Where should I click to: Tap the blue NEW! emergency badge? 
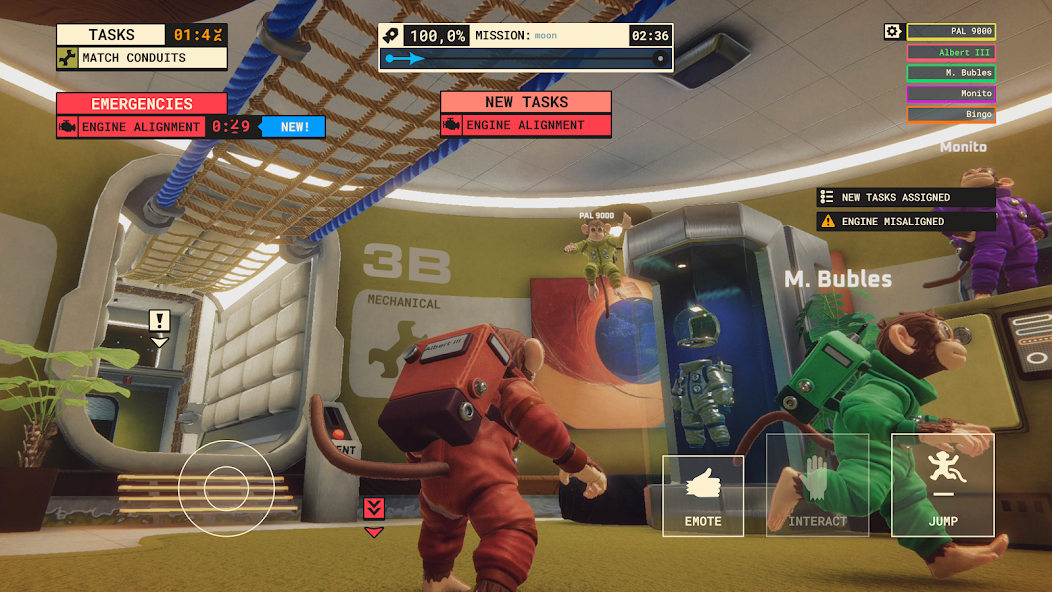tap(294, 127)
